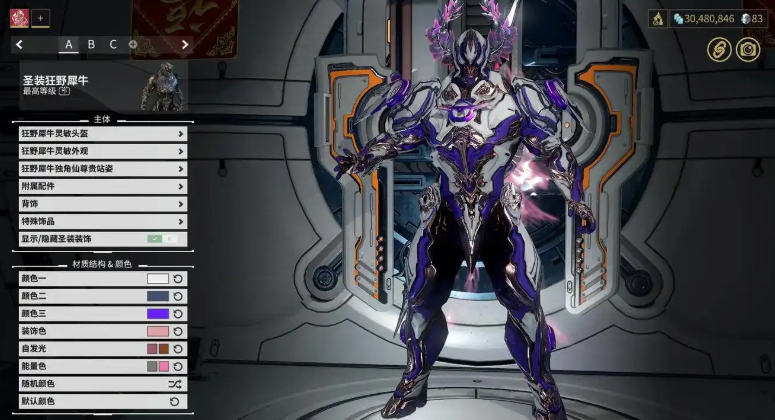Pick the dark blue 颜色二 color swatch
The height and width of the screenshot is (420, 775).
pyautogui.click(x=158, y=296)
